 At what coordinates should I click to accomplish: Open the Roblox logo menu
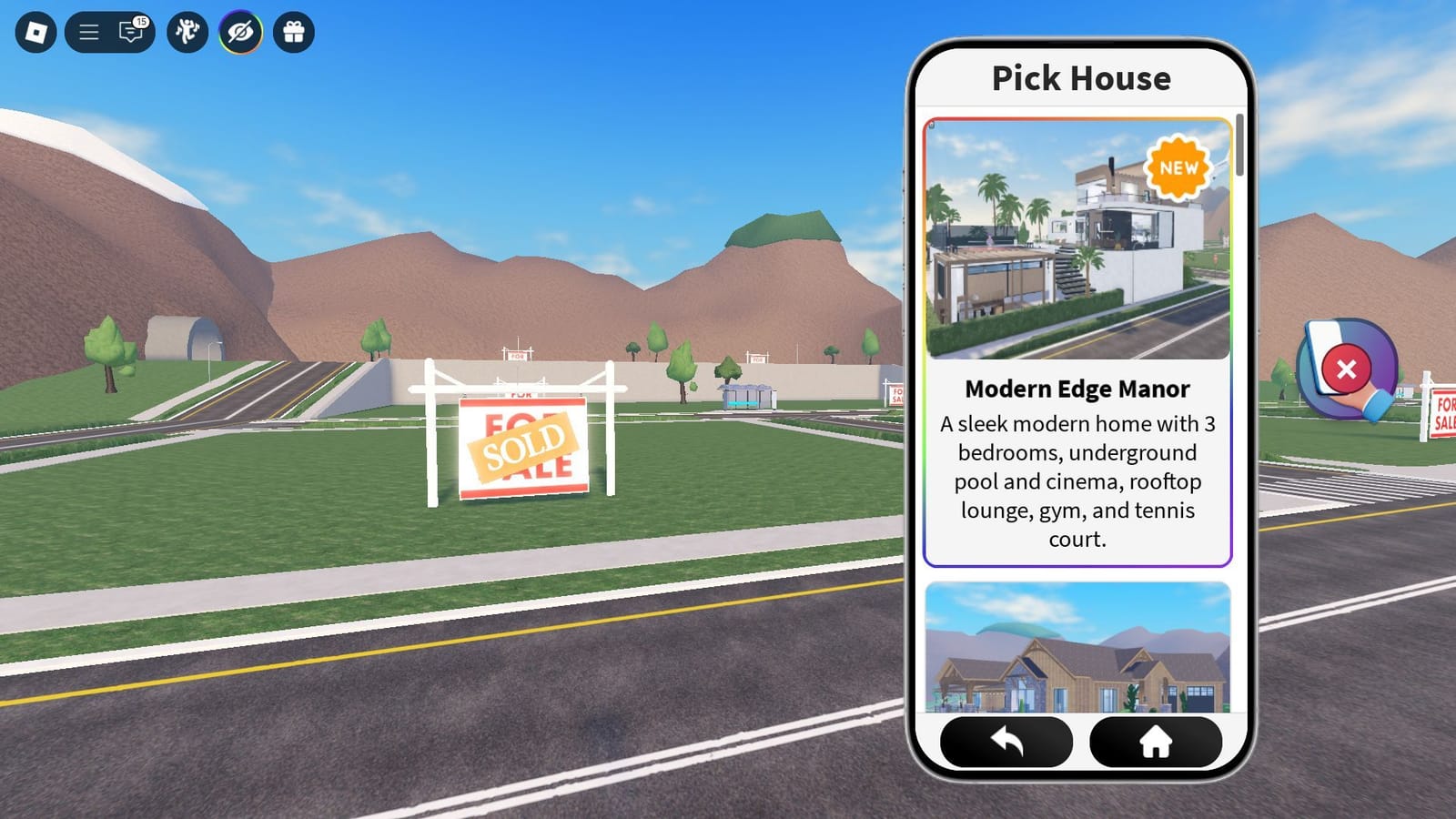click(35, 33)
